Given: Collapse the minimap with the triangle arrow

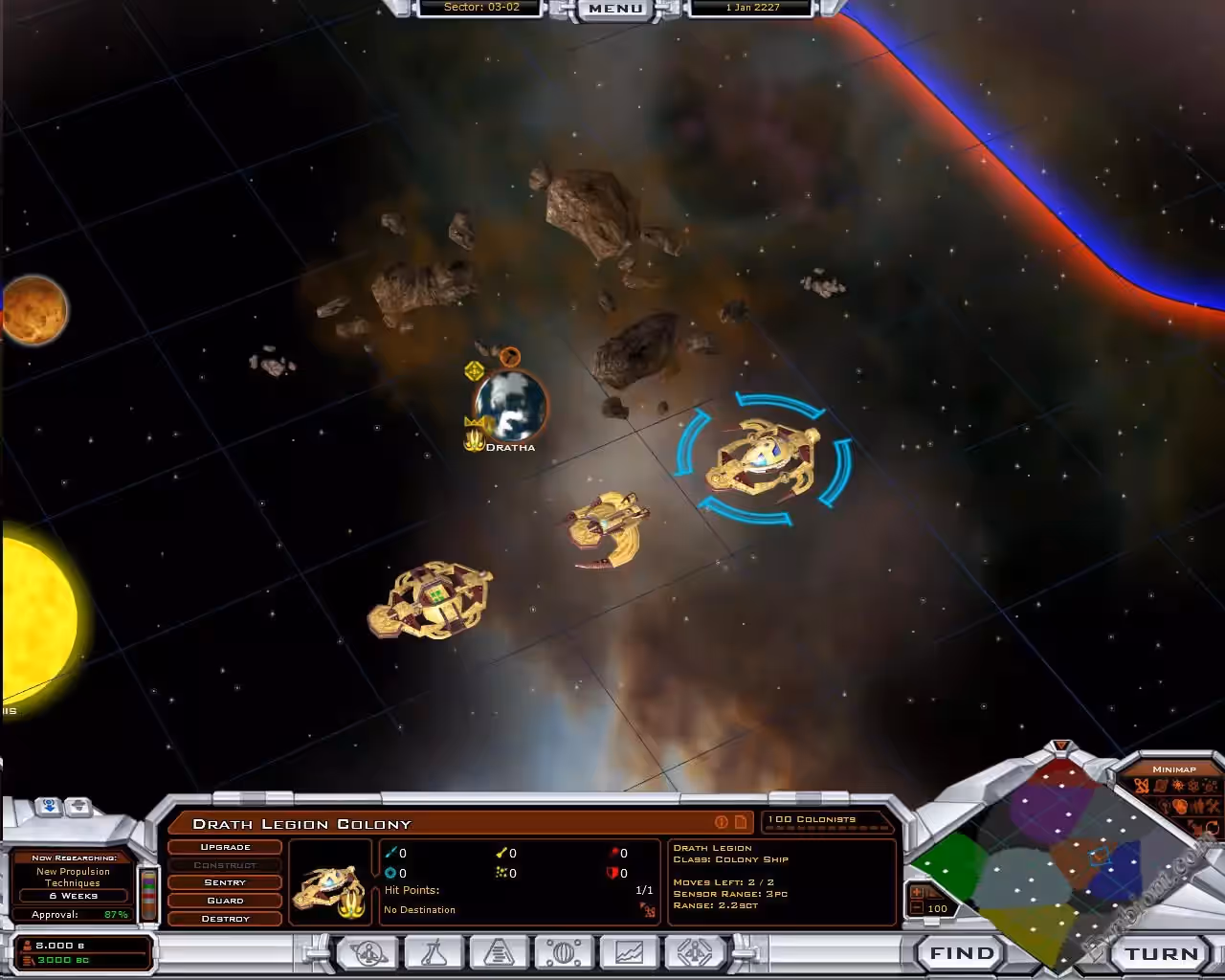Looking at the screenshot, I should point(1060,746).
